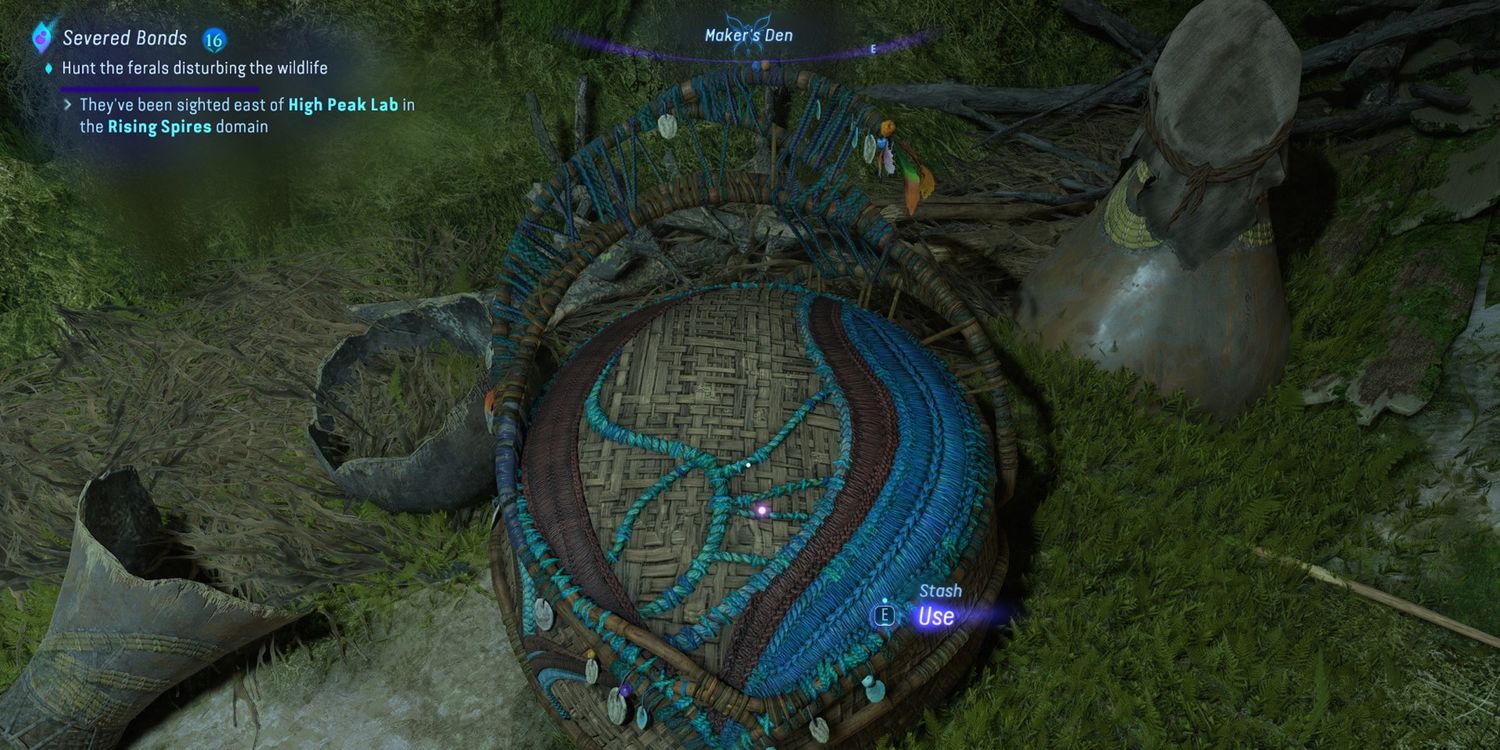Click the quest level 16 badge
This screenshot has width=1500, height=750.
[213, 40]
